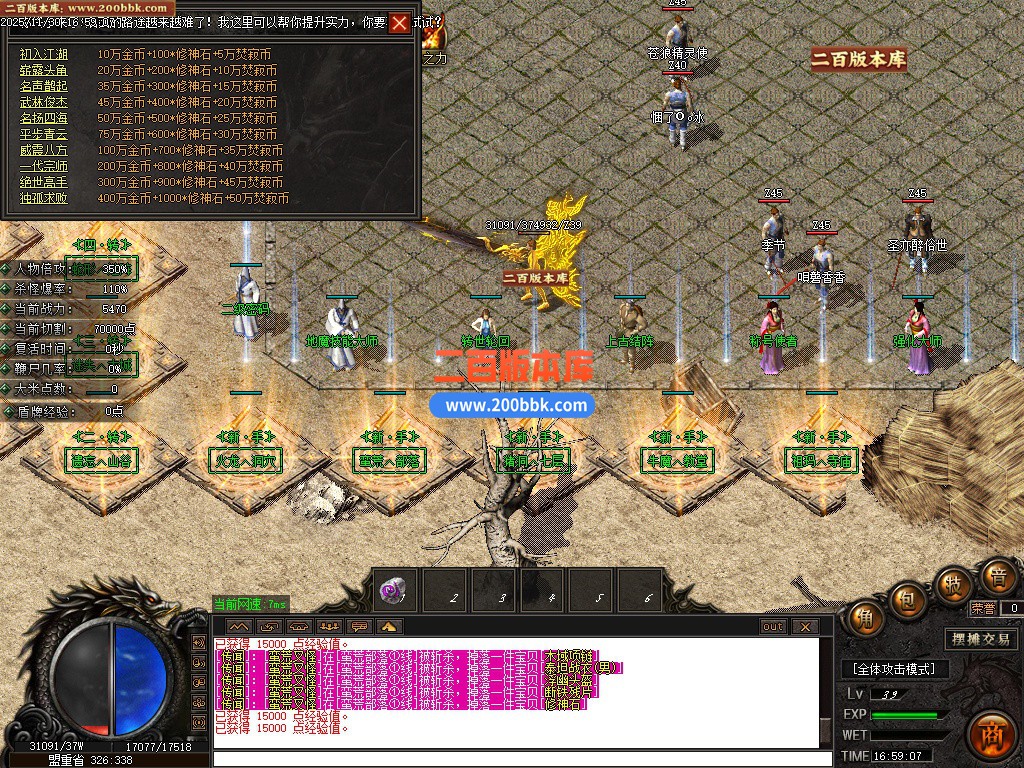Pick the 武林俊杰 title link

click(44, 102)
